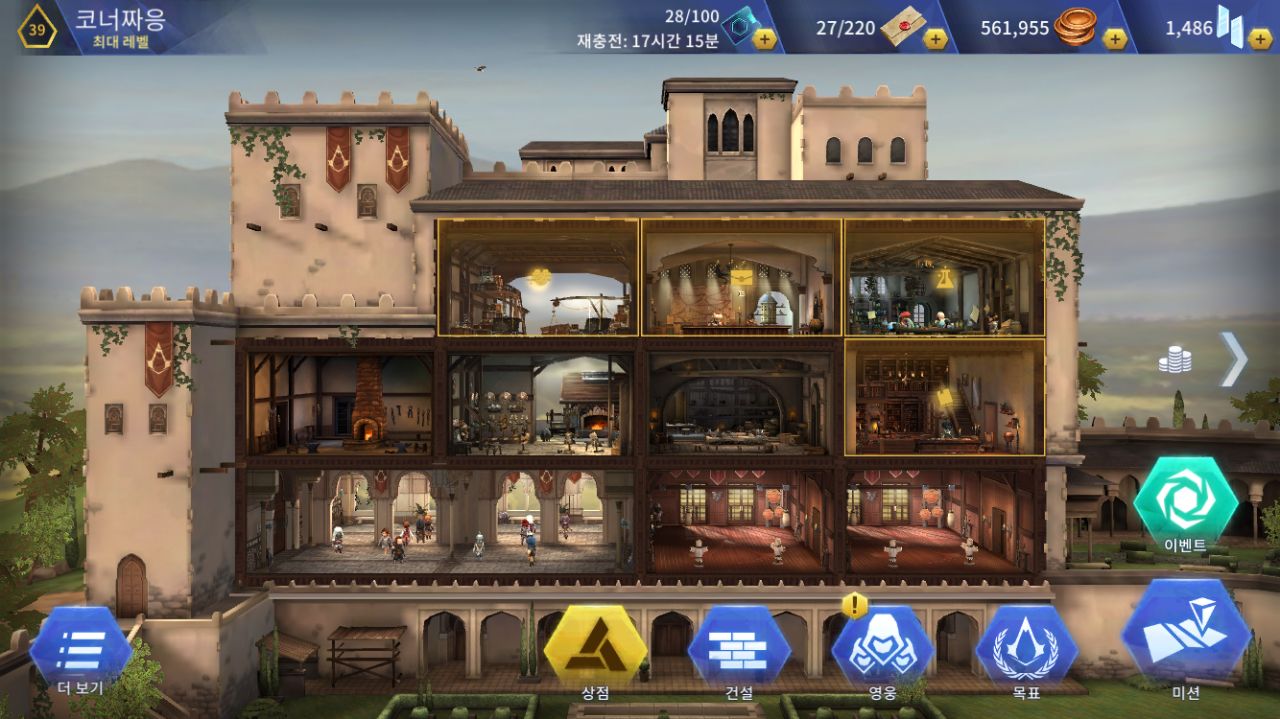Open the 목표 objectives screen
The image size is (1280, 719).
click(1026, 650)
